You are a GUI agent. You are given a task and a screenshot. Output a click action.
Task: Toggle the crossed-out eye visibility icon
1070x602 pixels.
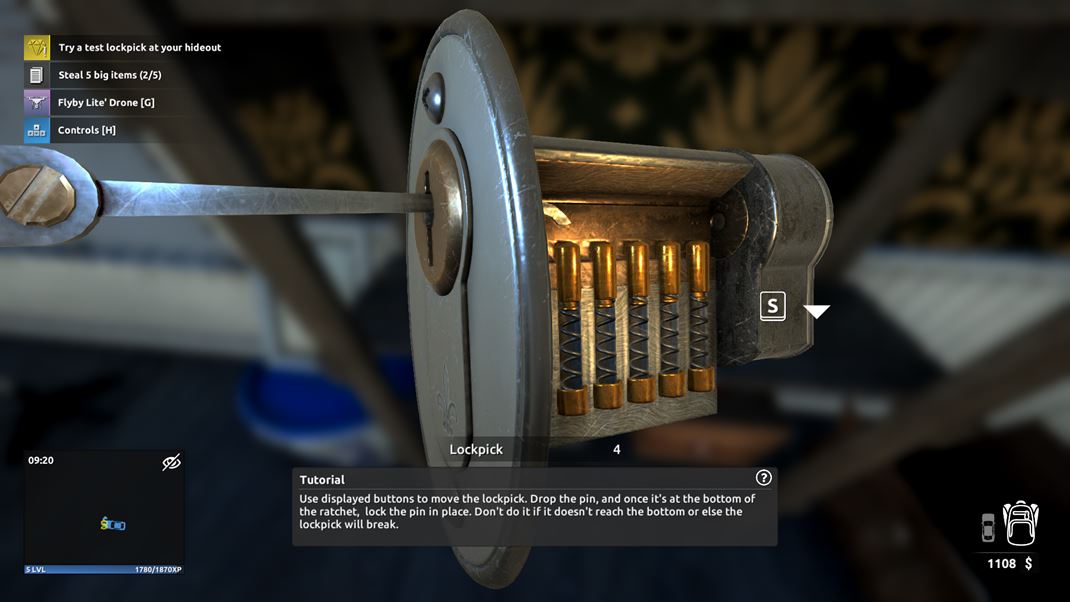point(171,462)
